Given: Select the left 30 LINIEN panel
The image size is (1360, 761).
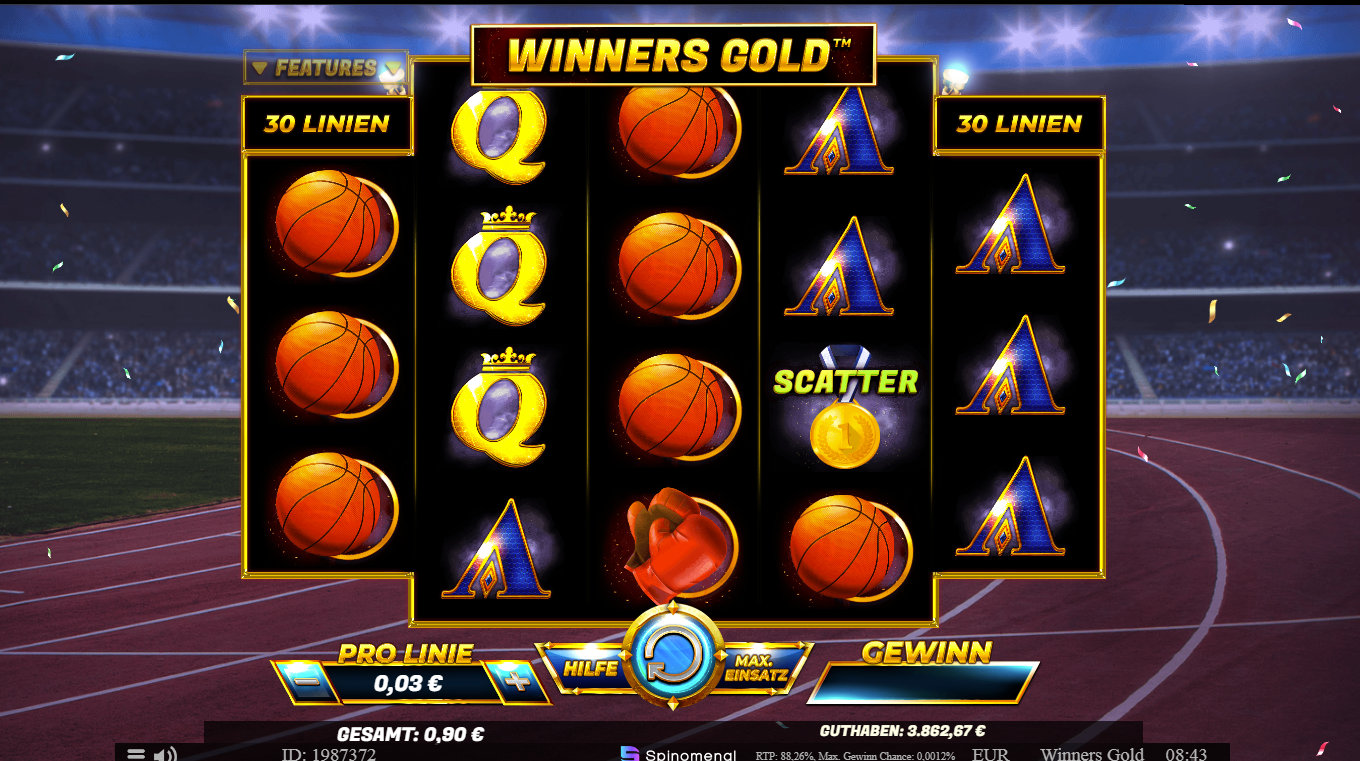Looking at the screenshot, I should coord(328,124).
